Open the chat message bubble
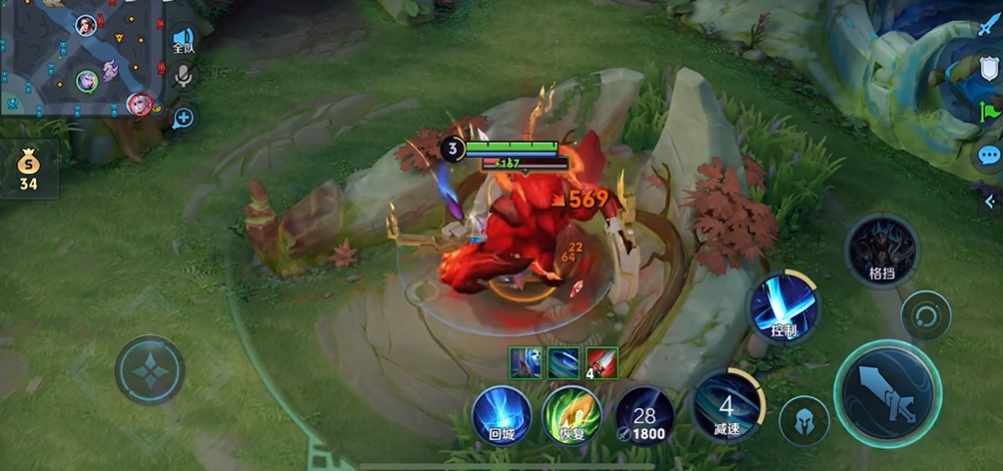 tap(989, 155)
